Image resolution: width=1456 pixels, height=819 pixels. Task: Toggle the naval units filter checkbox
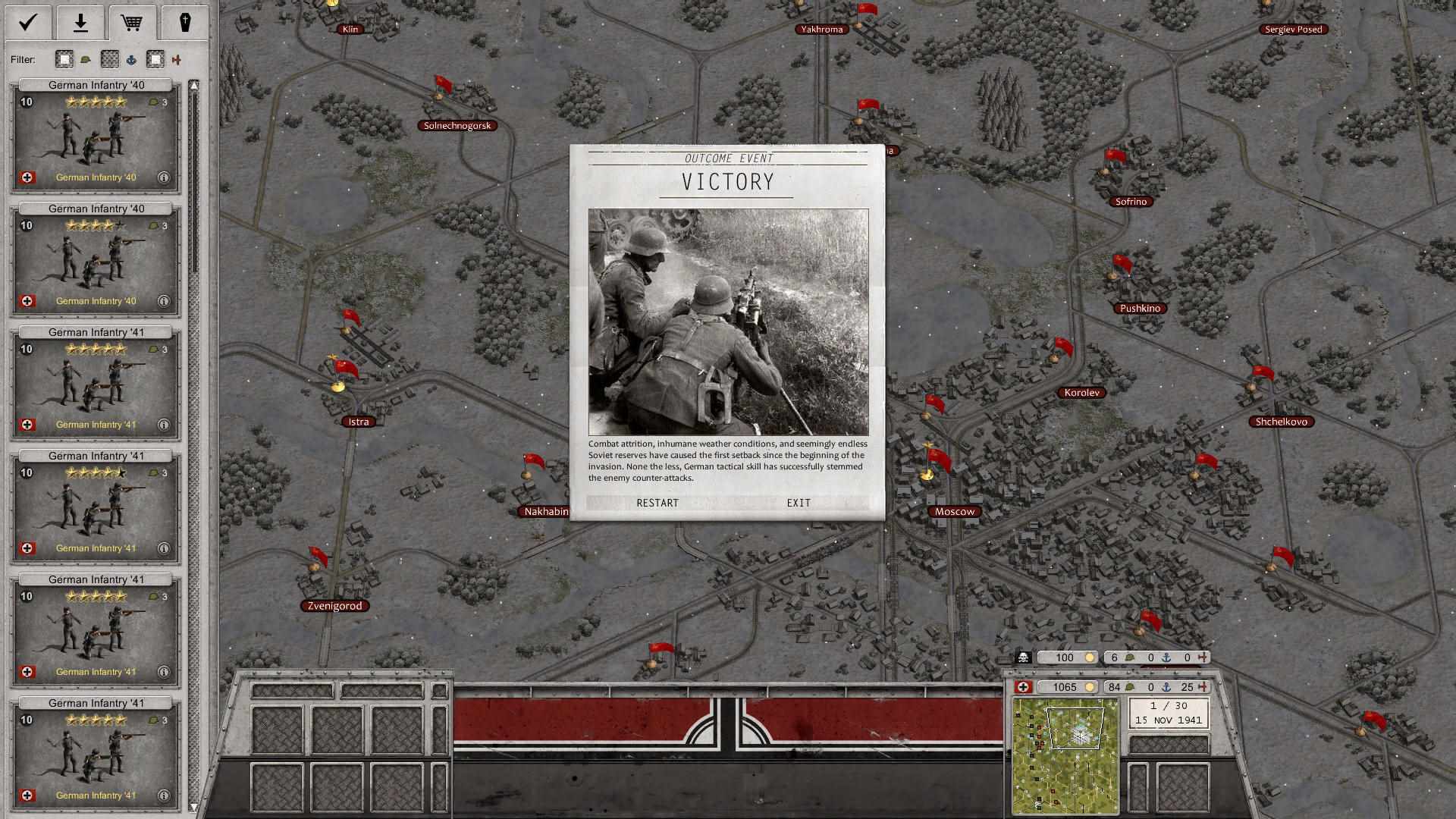(111, 60)
